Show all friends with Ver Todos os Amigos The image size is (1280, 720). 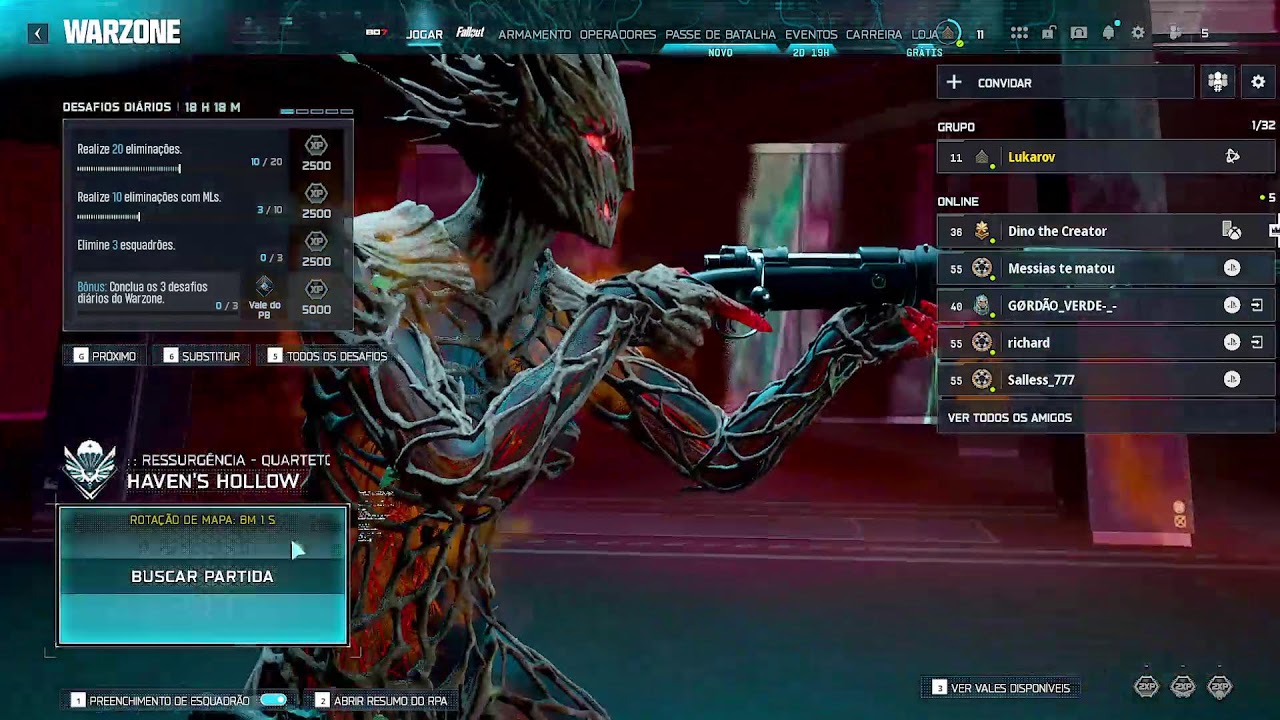[x=1009, y=417]
